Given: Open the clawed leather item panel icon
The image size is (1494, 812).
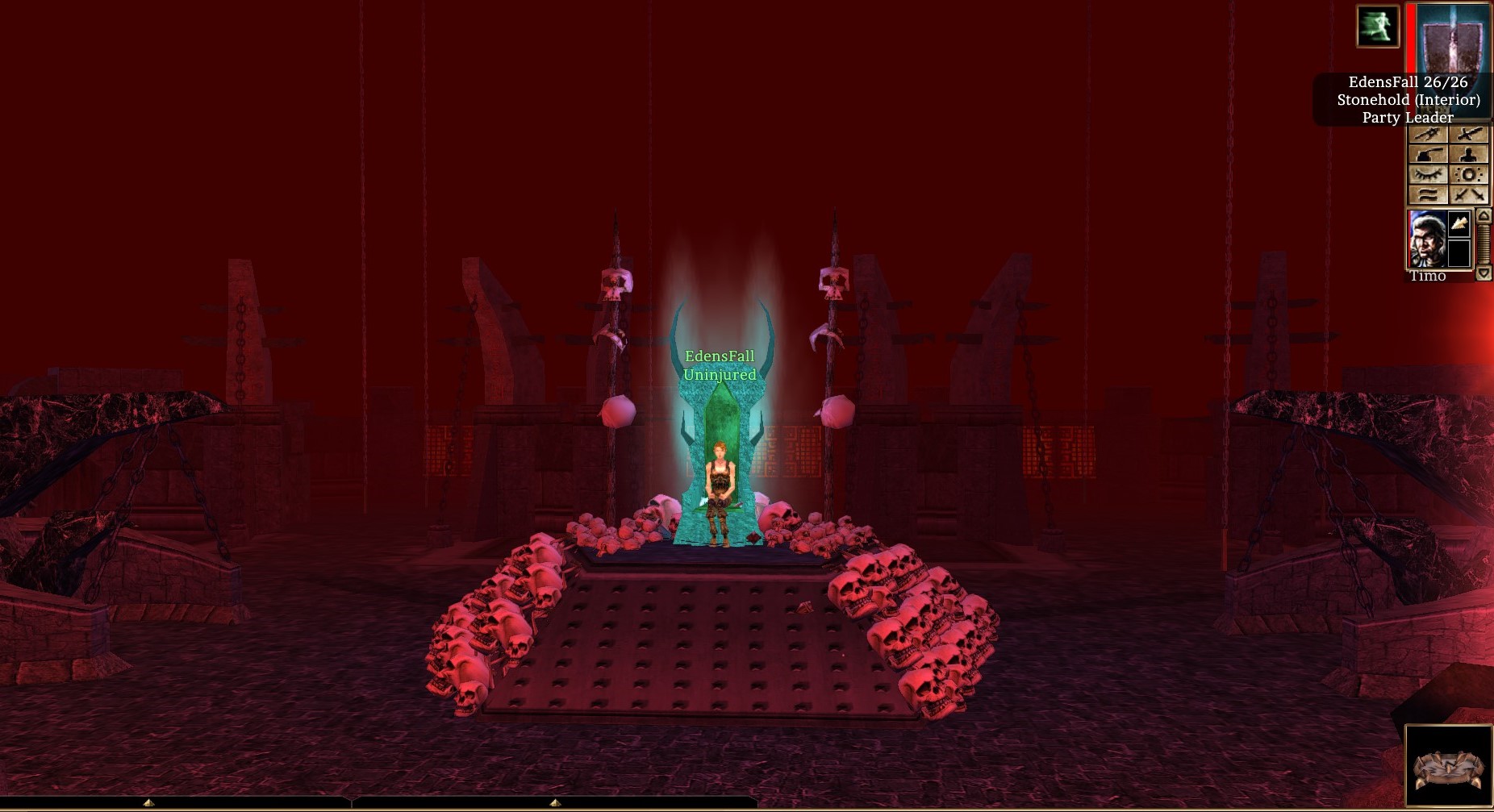Looking at the screenshot, I should pos(1448,767).
